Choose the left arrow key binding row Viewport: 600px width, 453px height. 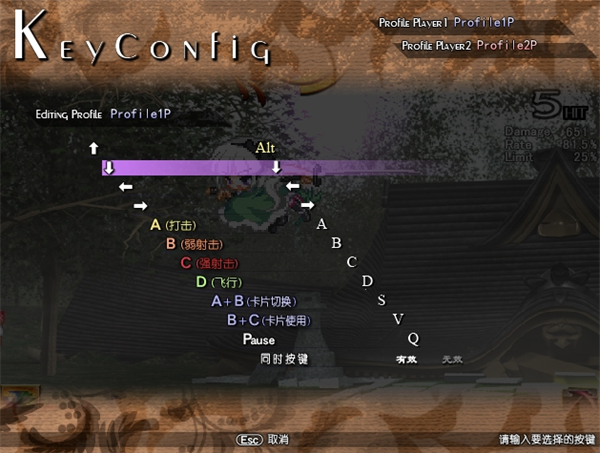point(126,187)
